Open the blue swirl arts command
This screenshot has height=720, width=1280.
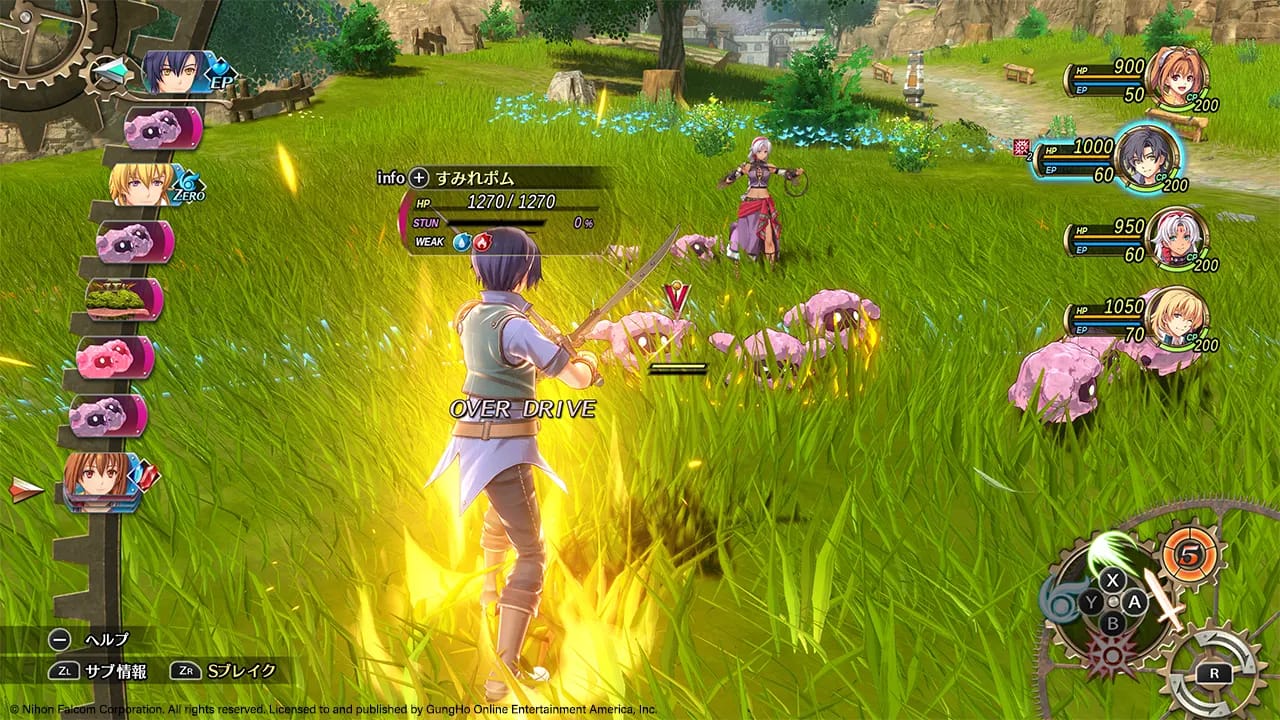[1057, 600]
